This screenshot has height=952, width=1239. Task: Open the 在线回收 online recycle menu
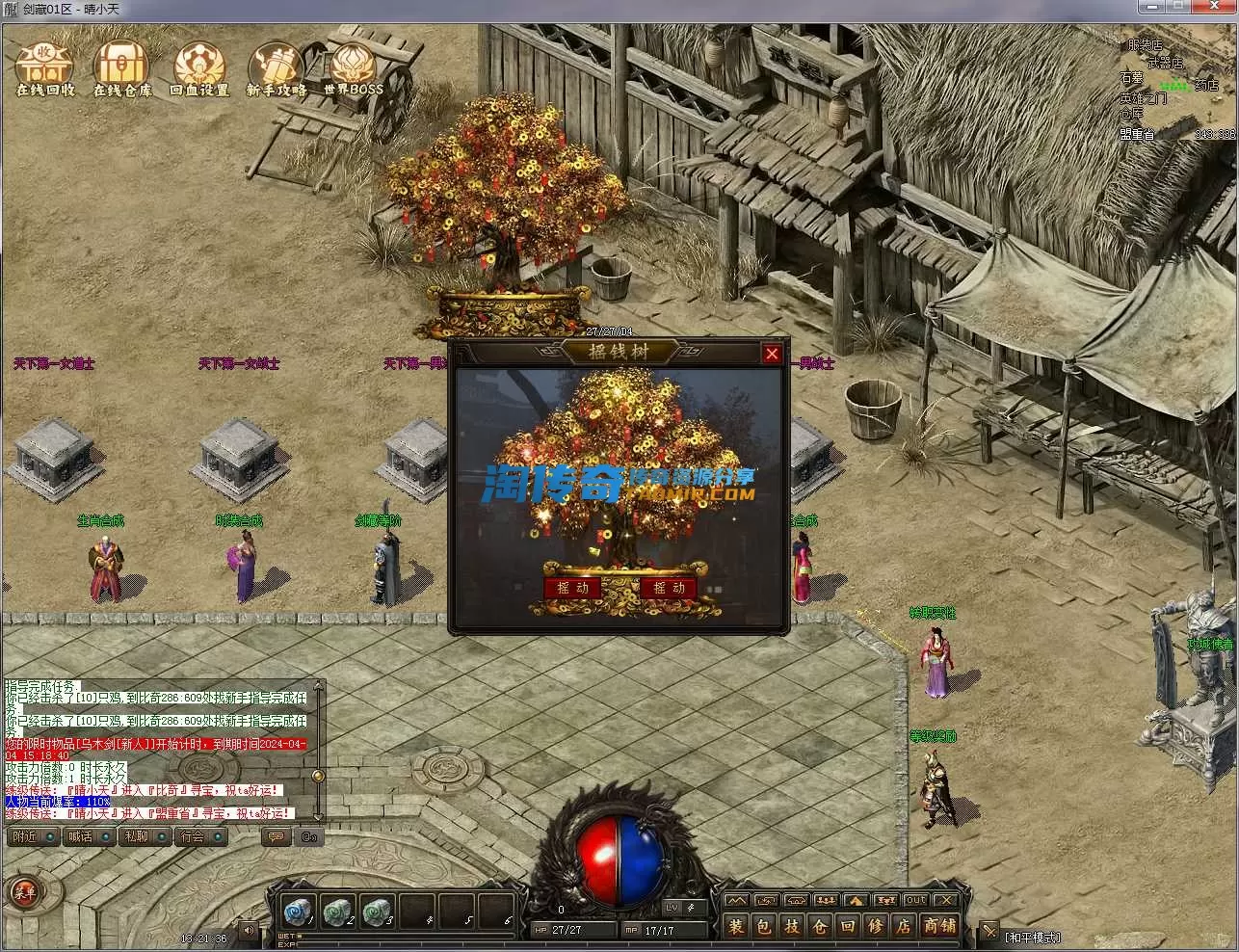point(45,67)
